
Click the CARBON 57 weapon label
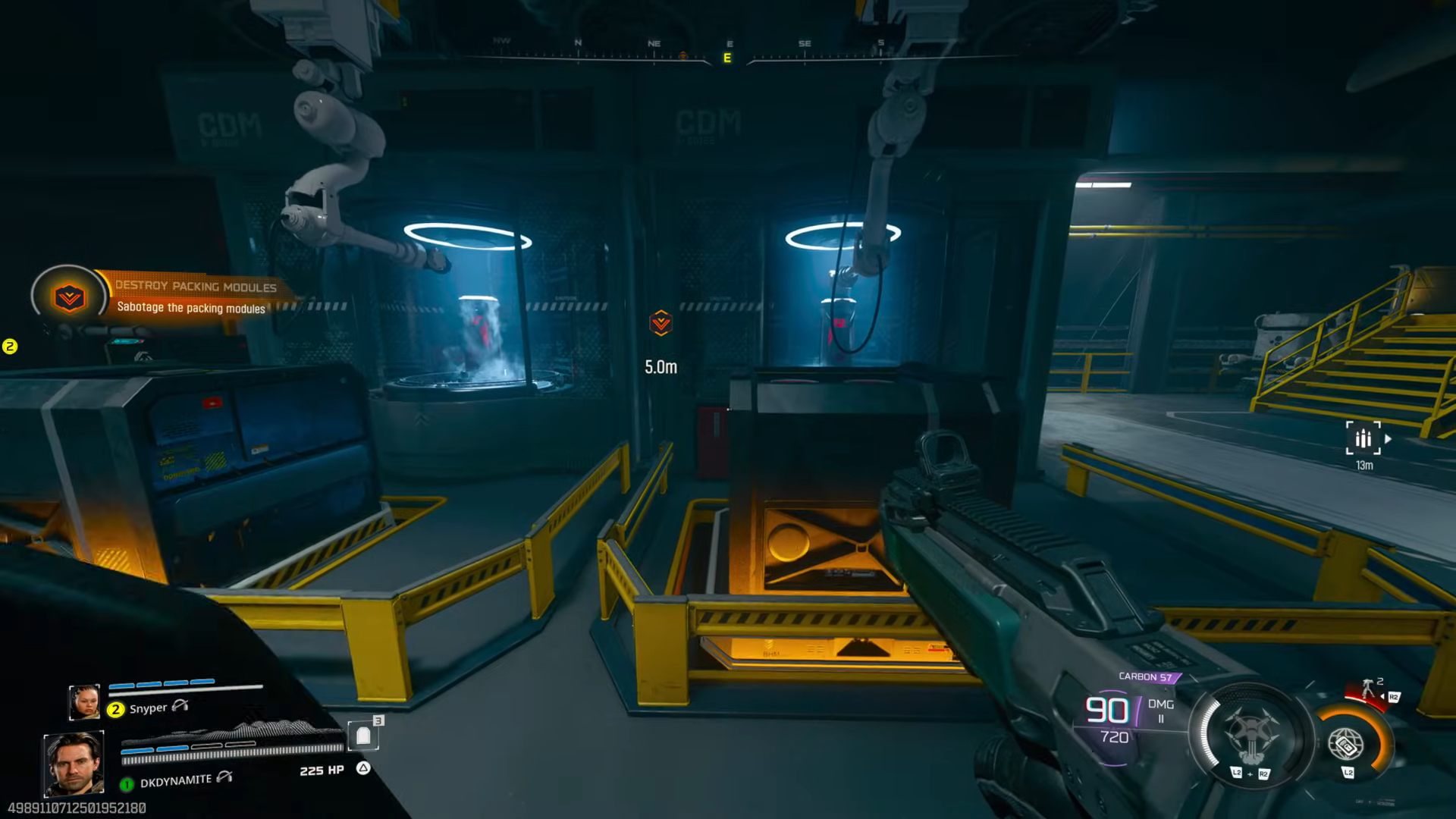1146,676
